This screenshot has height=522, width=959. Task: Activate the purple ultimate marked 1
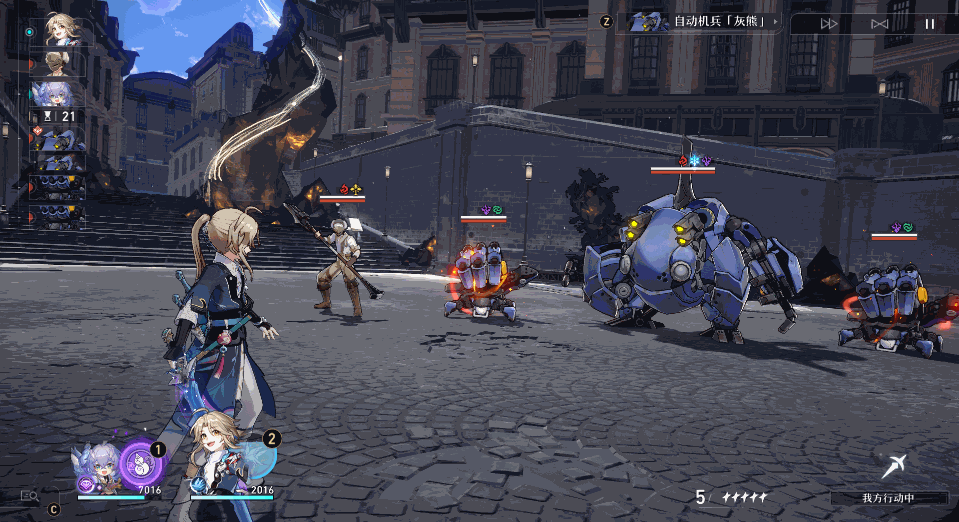(140, 464)
